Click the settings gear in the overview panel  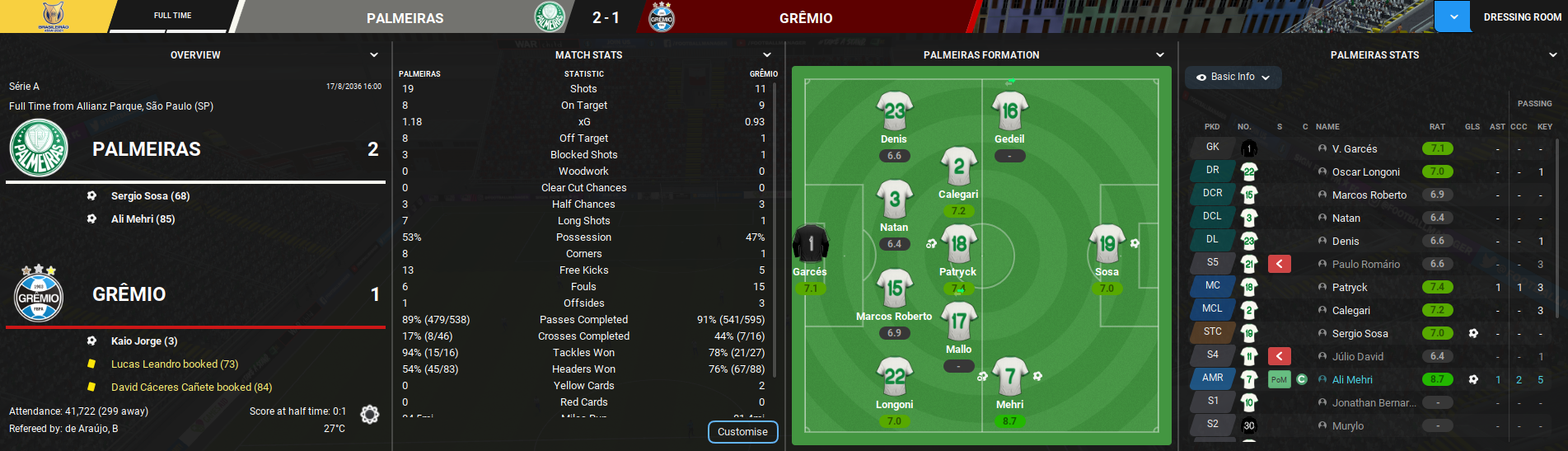[x=370, y=415]
